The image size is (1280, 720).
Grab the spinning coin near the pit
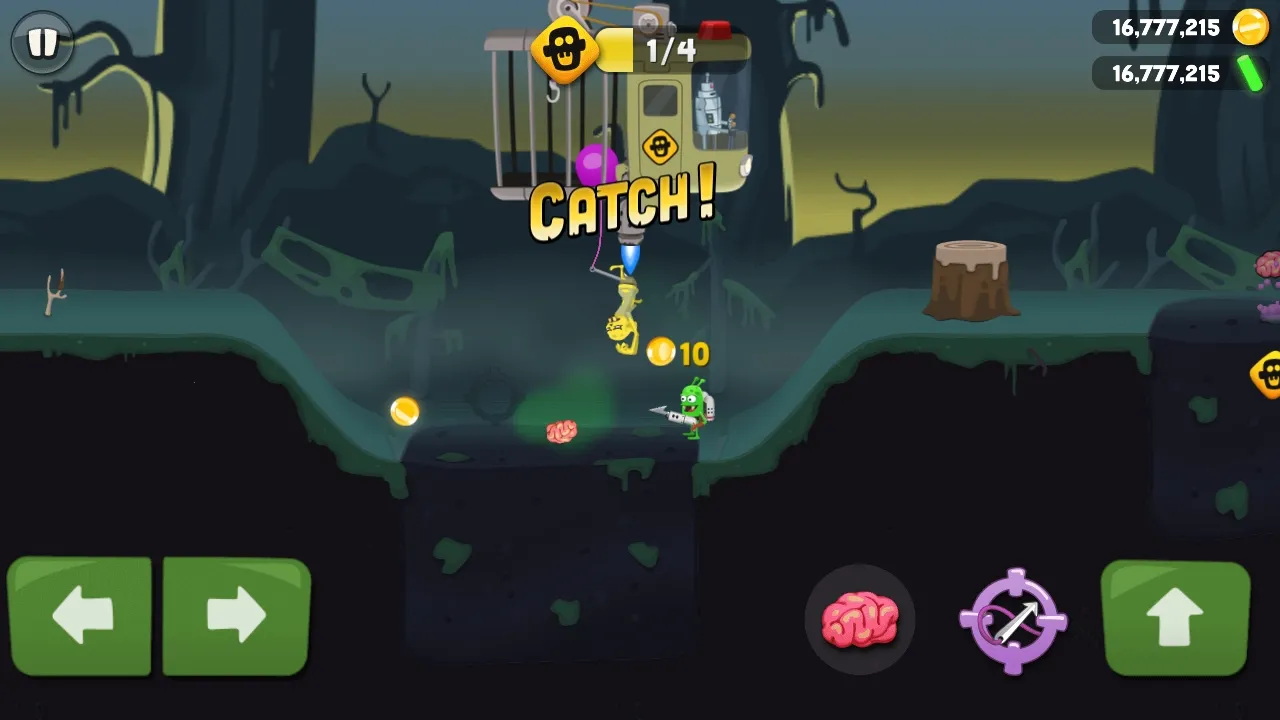pos(404,412)
